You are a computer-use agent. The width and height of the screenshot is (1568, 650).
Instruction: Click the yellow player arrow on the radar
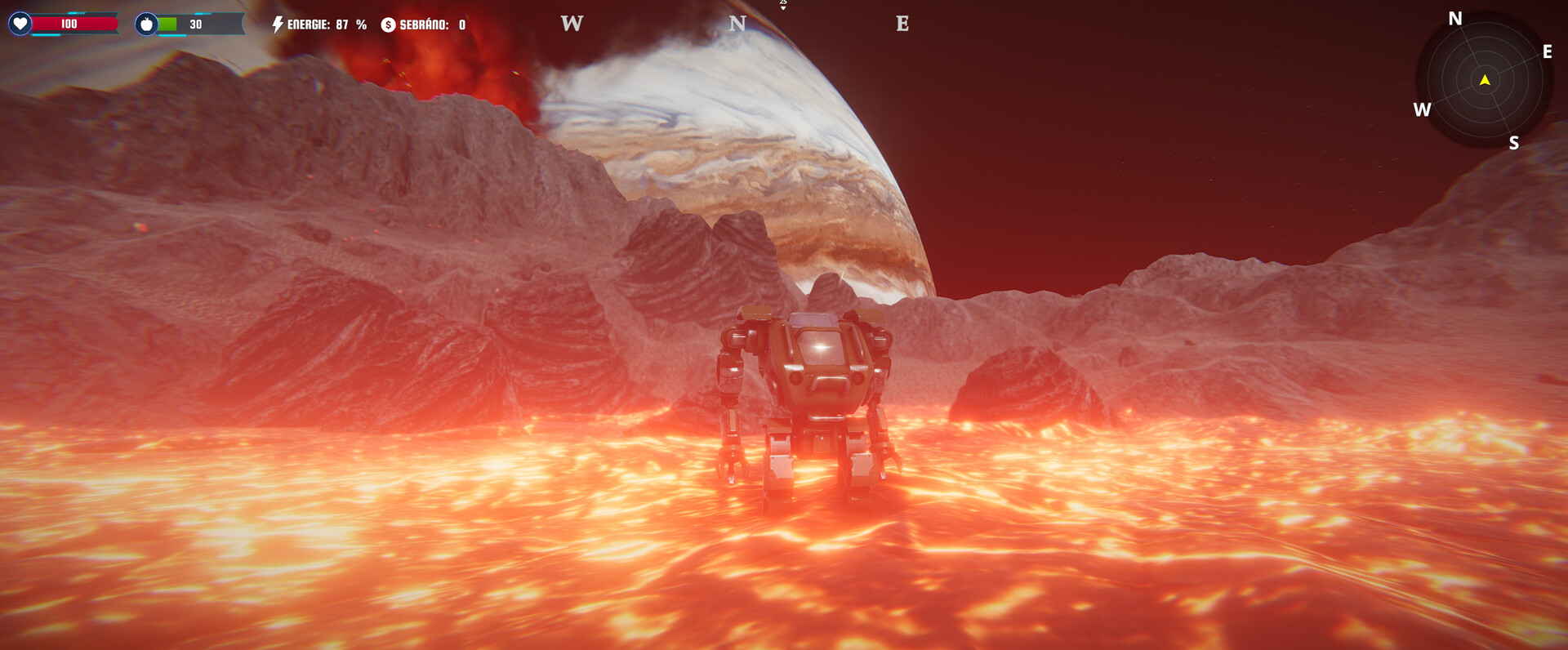(x=1484, y=80)
